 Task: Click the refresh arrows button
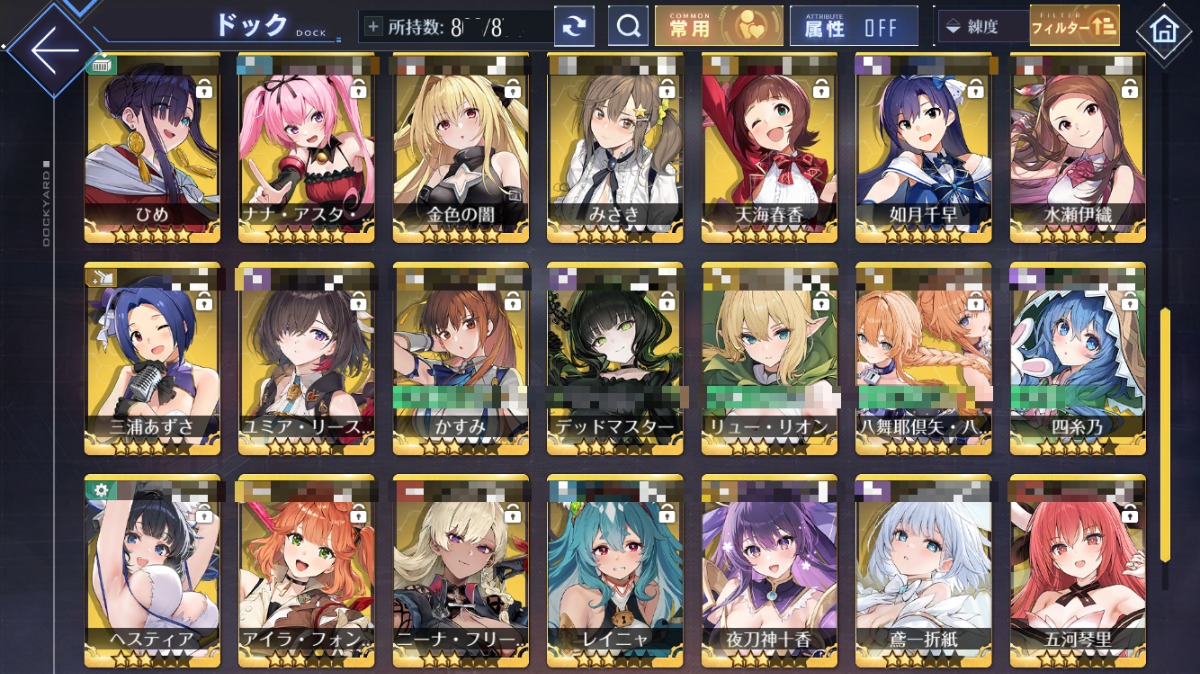574,27
